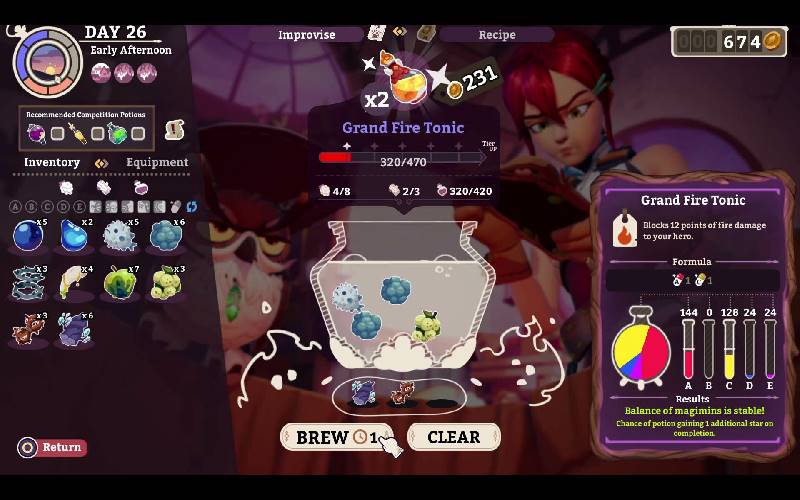Select the blue-grey berry cluster in inventory
This screenshot has height=500, width=800.
pyautogui.click(x=164, y=236)
